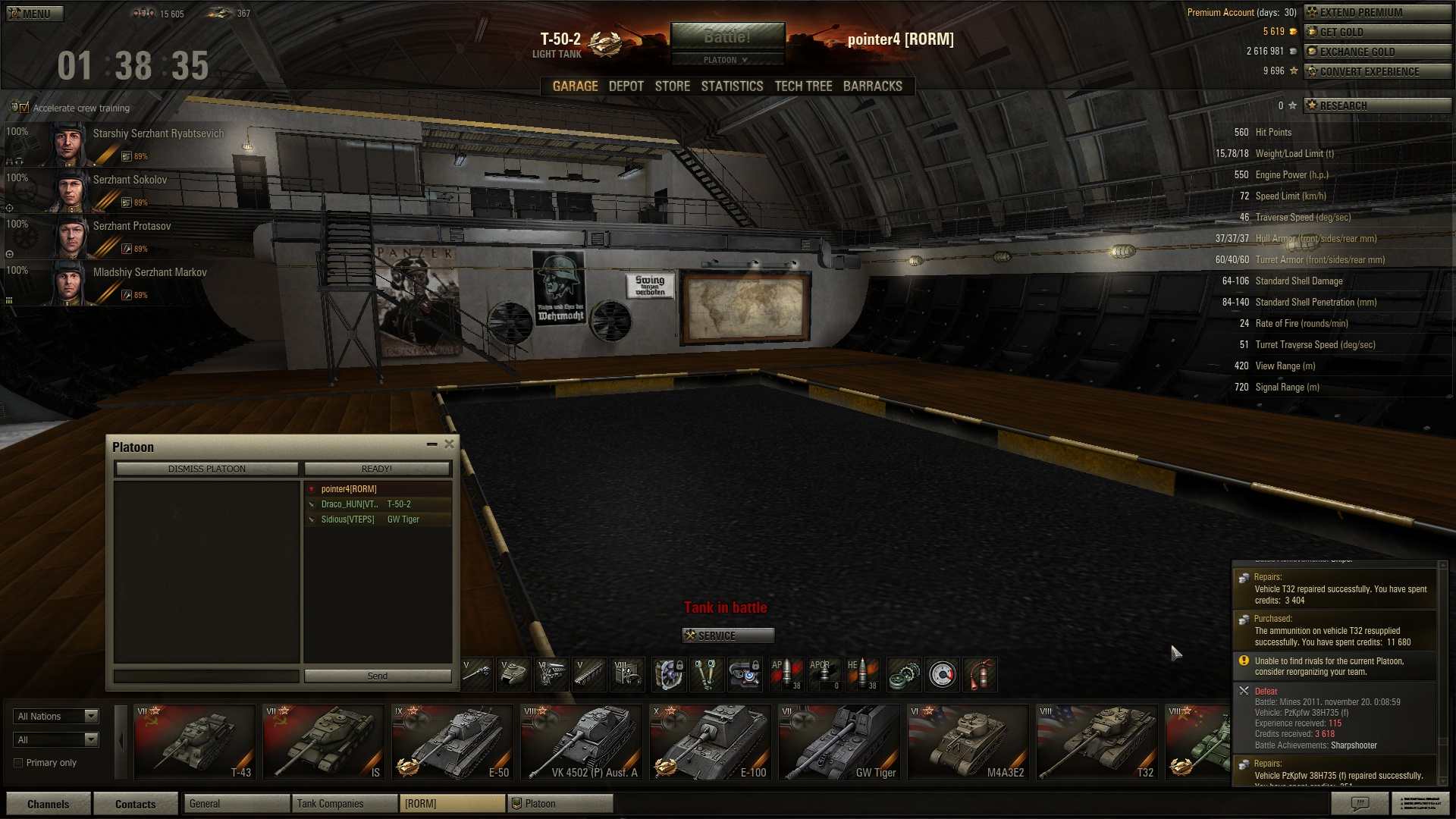Switch to the Depot tab
This screenshot has width=1456, height=819.
click(x=626, y=86)
